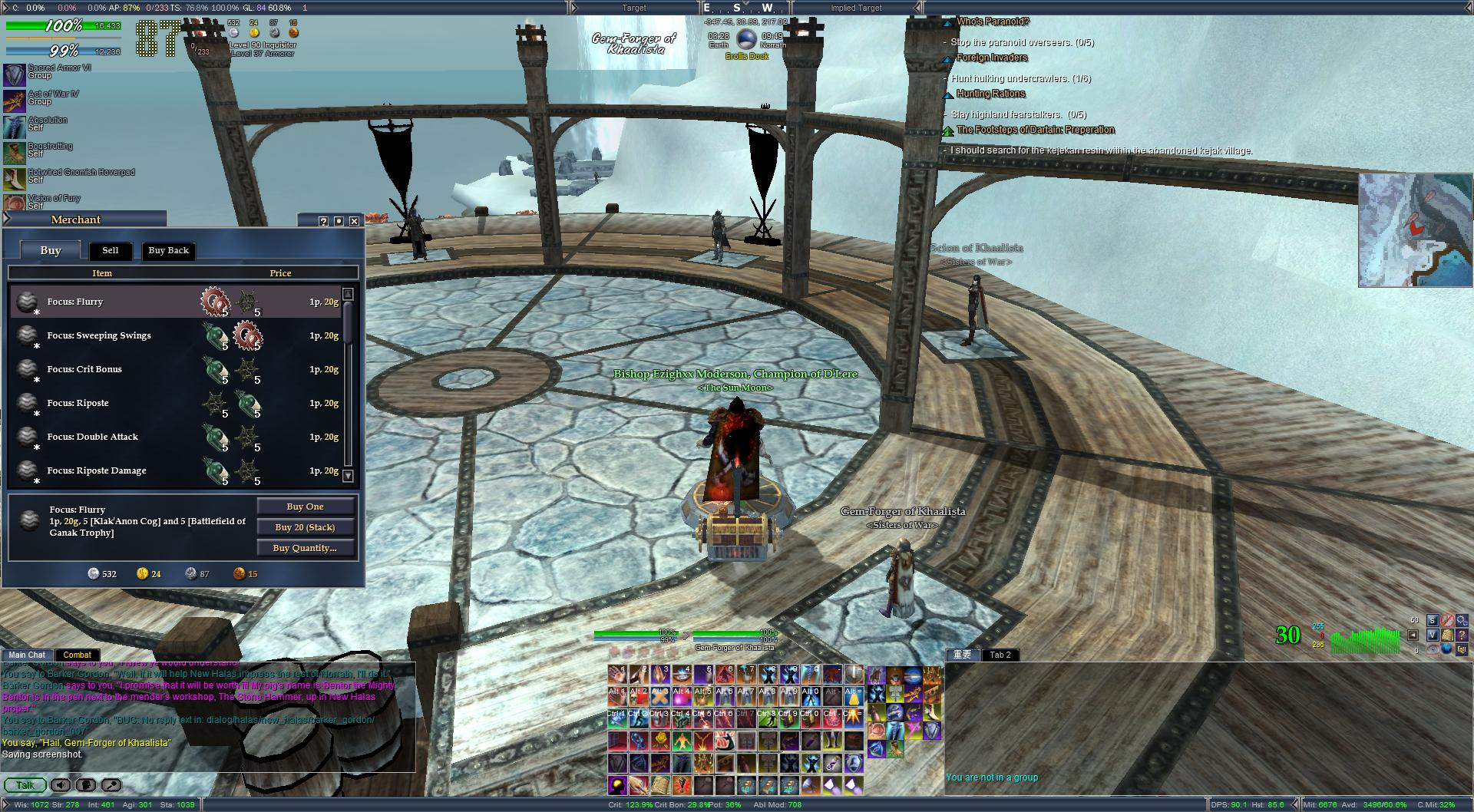This screenshot has height=812, width=1474.
Task: Select the Sacred Armor VI buff icon
Action: tap(15, 74)
